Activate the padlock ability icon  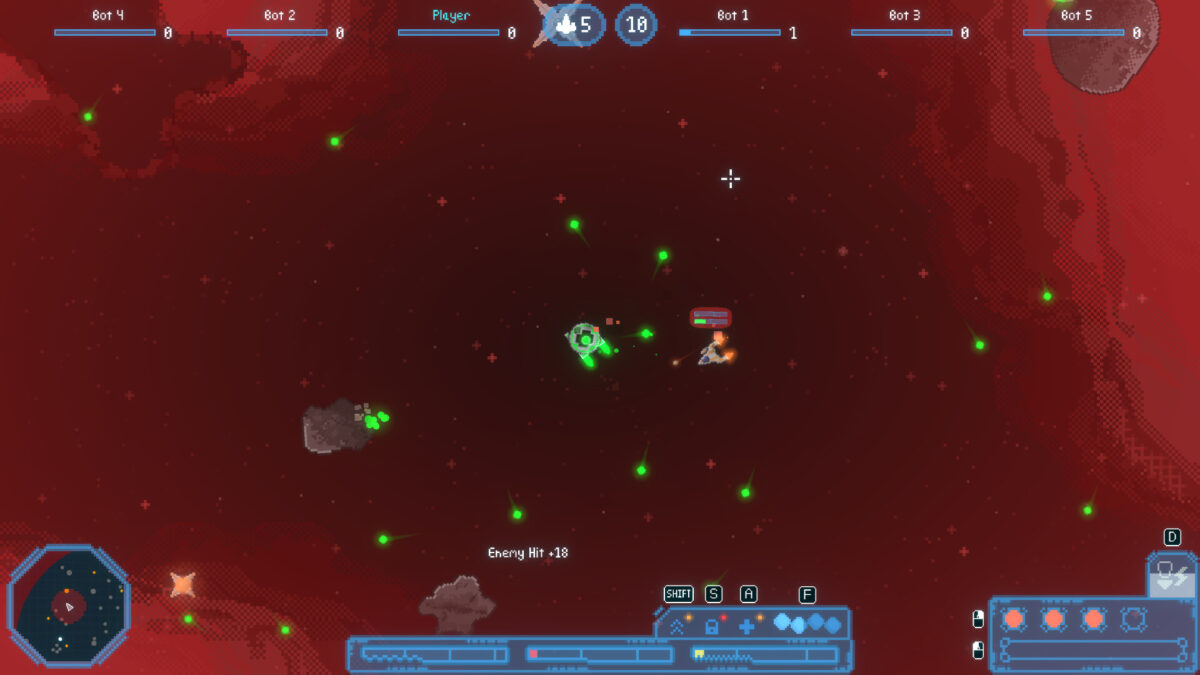[712, 627]
